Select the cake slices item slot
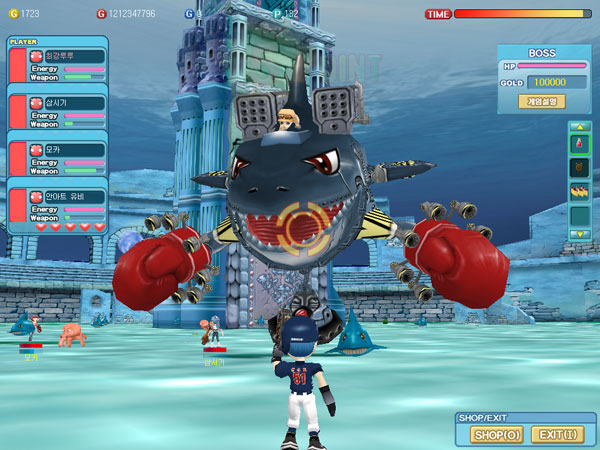 click(580, 191)
